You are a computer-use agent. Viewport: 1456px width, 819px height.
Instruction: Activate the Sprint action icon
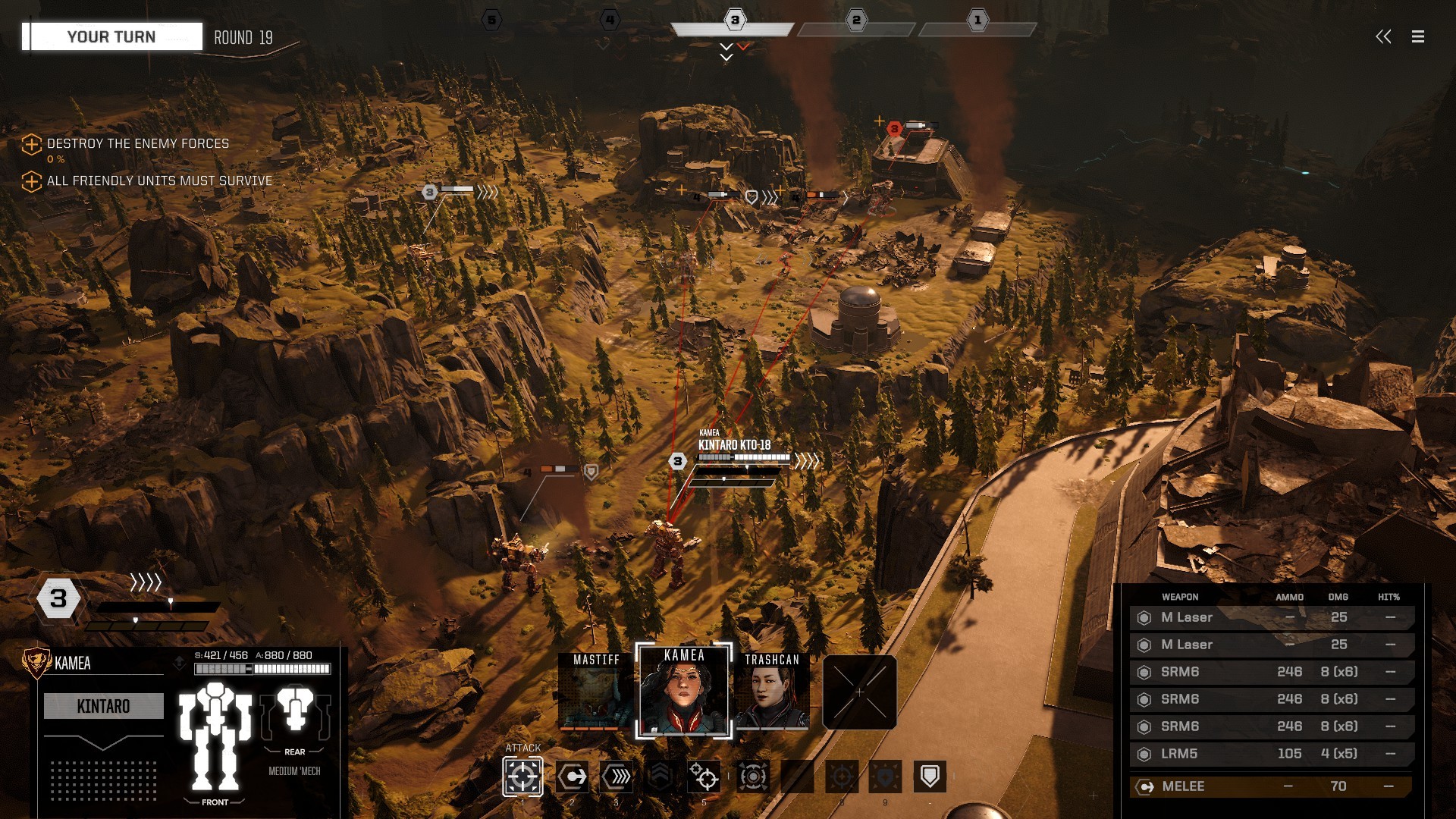(x=617, y=777)
